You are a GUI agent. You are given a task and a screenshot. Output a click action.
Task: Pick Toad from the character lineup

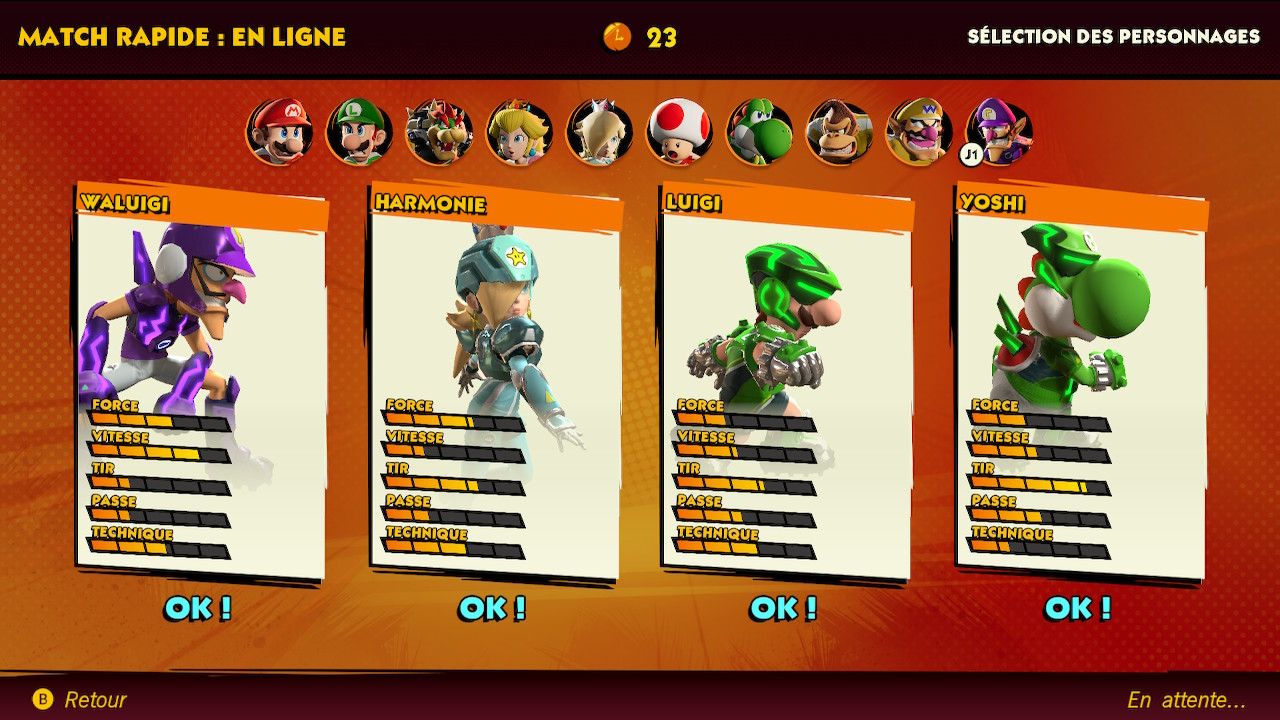click(x=679, y=133)
